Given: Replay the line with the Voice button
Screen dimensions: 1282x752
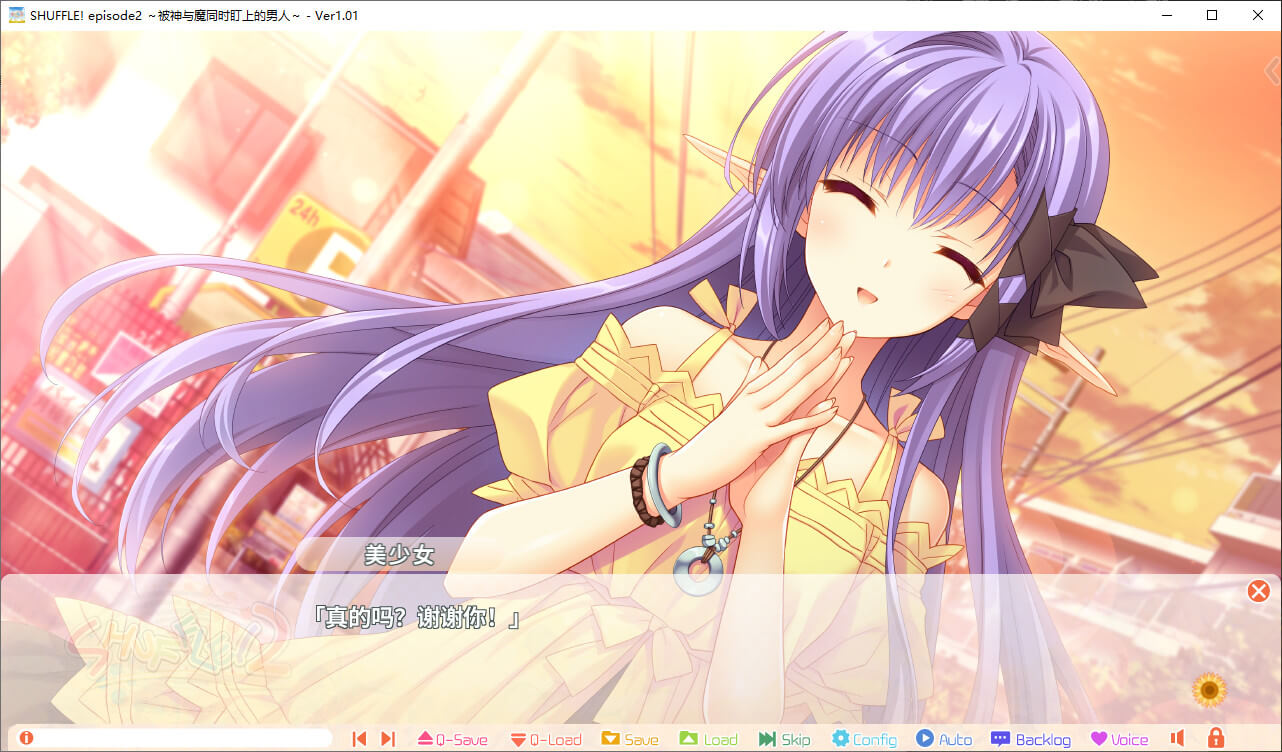Looking at the screenshot, I should point(1119,739).
